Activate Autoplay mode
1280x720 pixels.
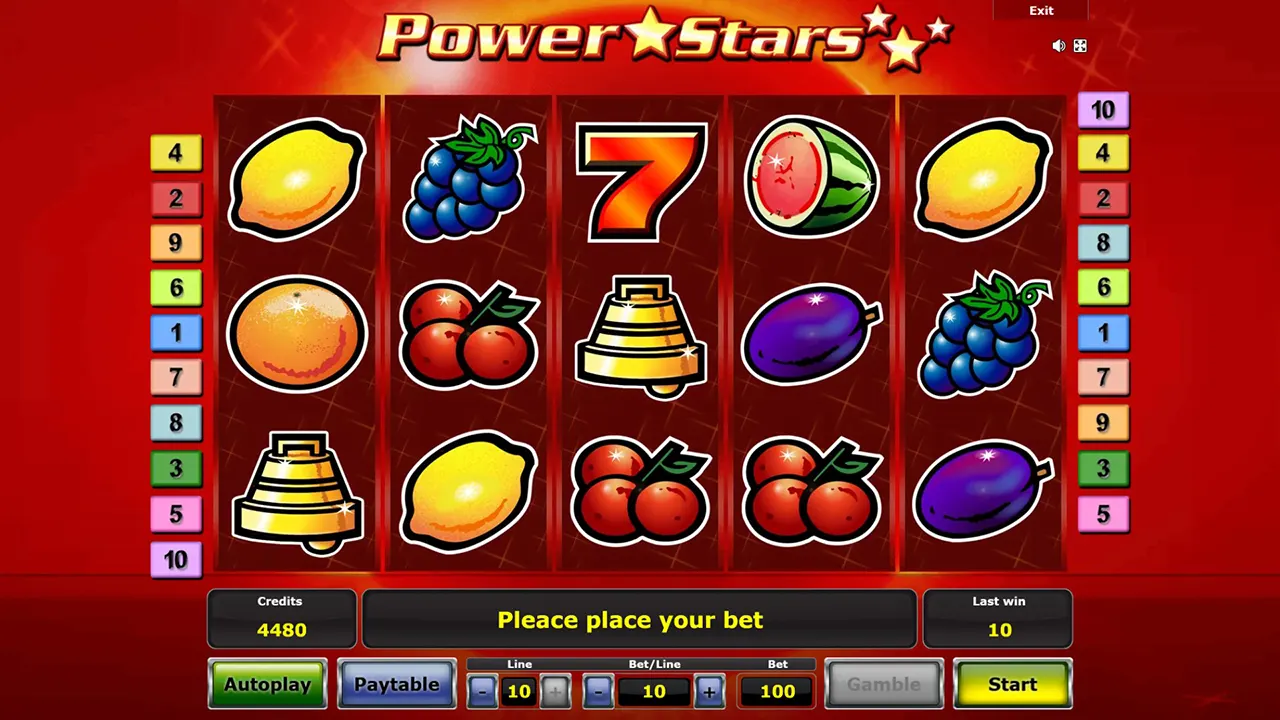(x=267, y=685)
